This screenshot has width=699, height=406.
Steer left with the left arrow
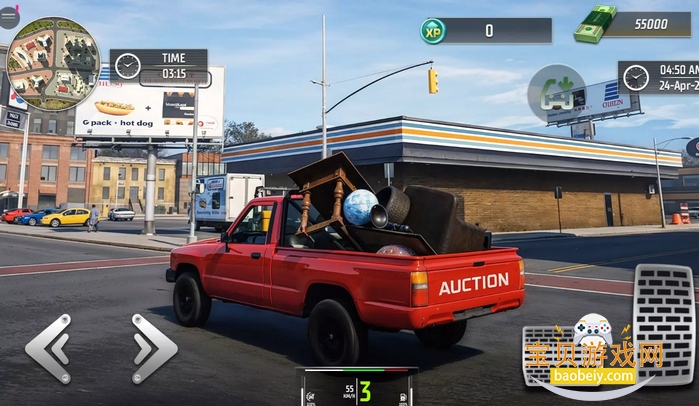49,348
